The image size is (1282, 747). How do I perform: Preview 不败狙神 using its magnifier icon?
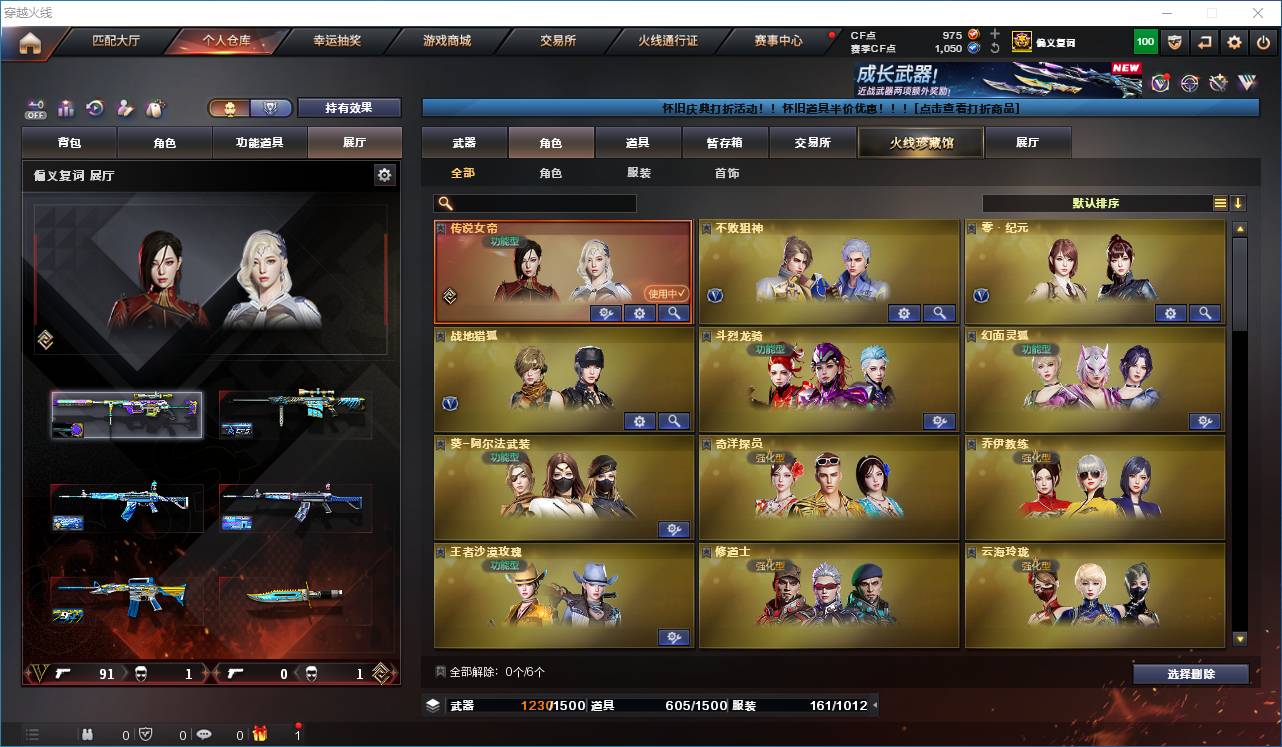(x=938, y=313)
